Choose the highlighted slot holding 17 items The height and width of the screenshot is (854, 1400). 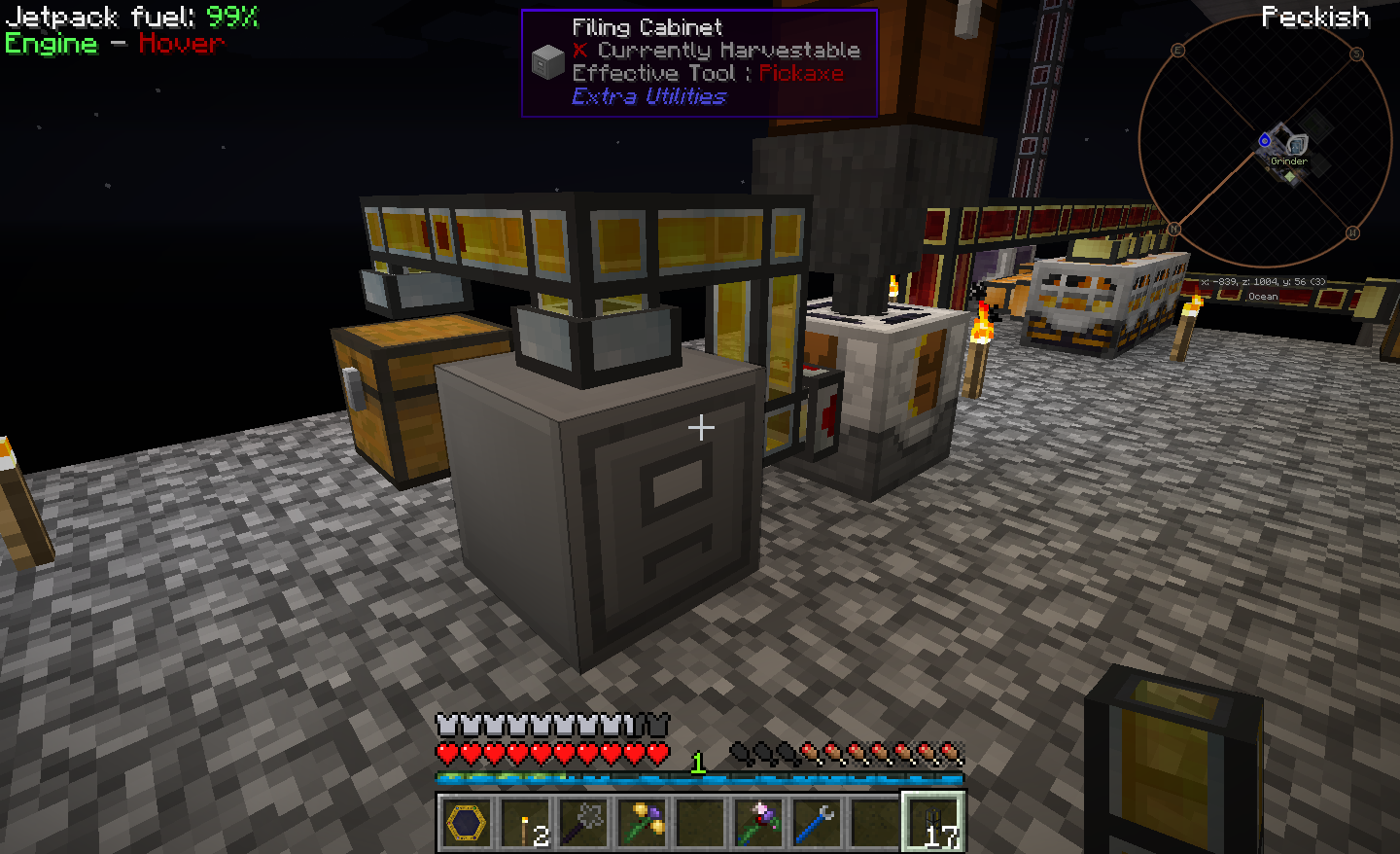pyautogui.click(x=933, y=824)
